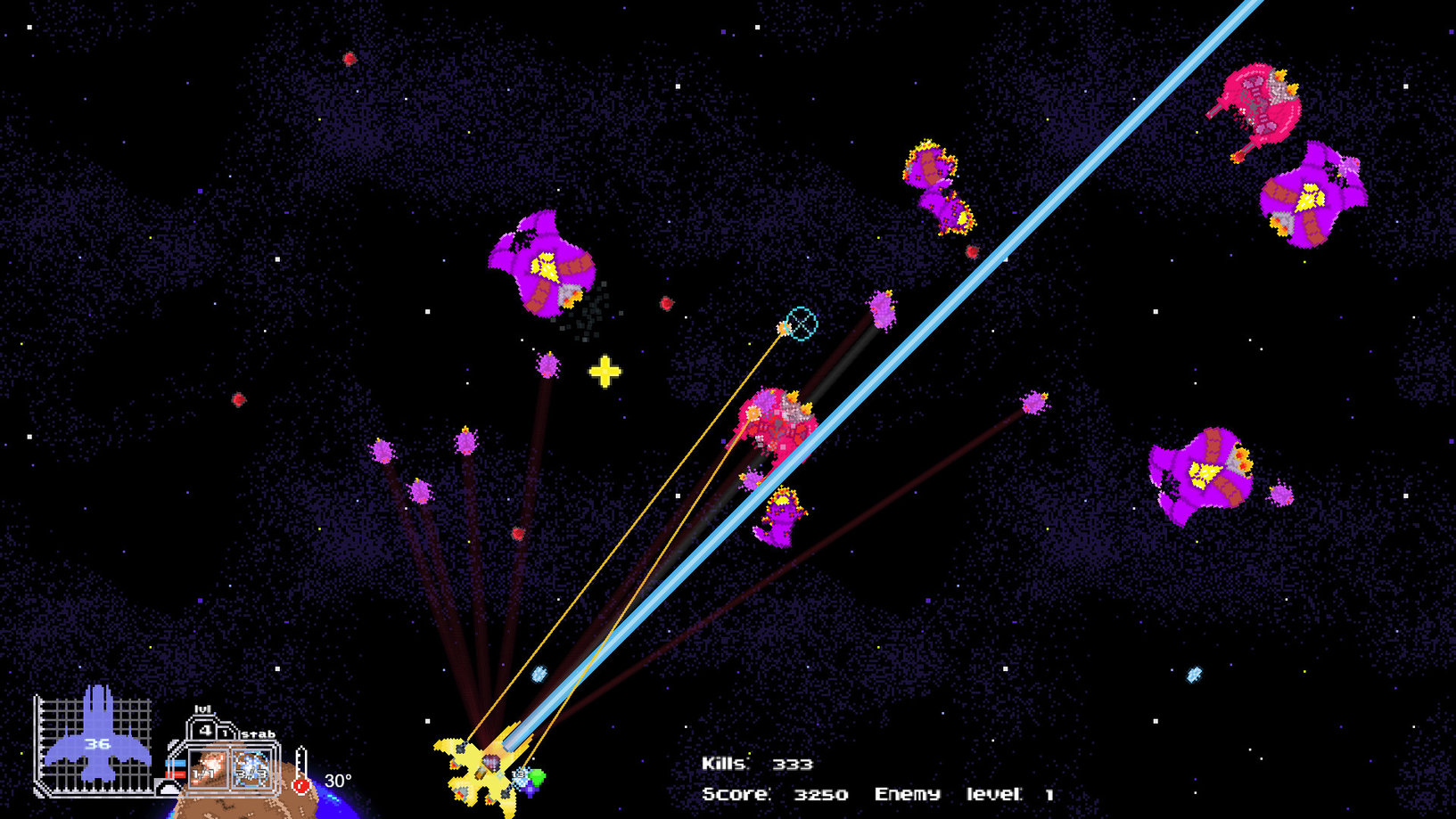The width and height of the screenshot is (1456, 819).
Task: Select the orange explosion weapon slot
Action: pos(210,767)
